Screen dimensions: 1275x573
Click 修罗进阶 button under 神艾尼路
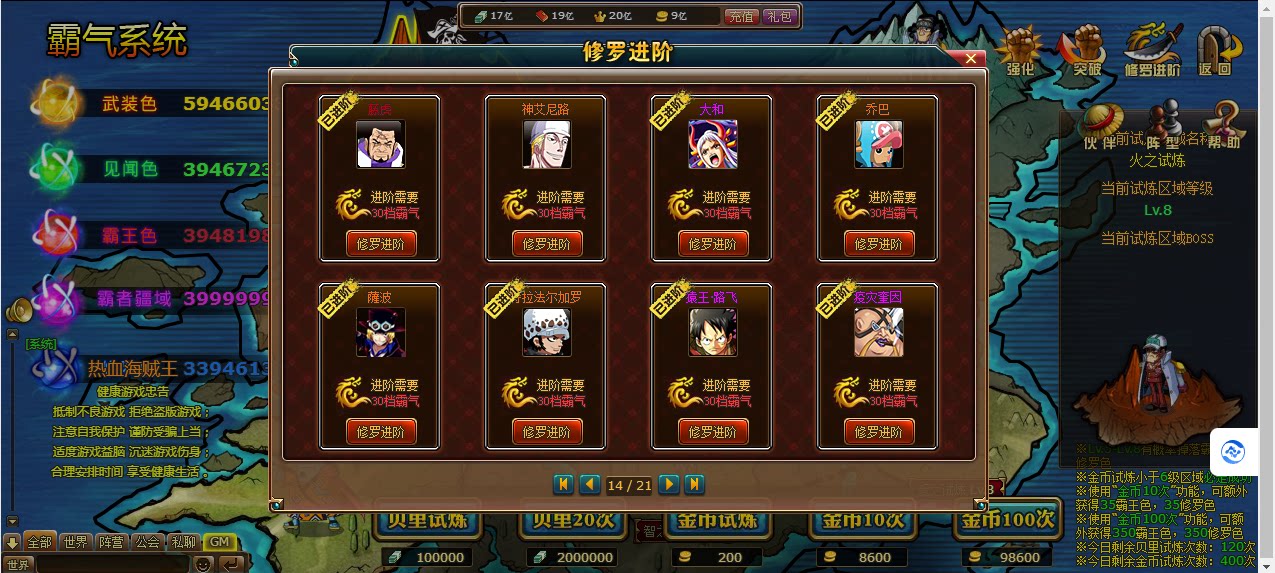coord(546,244)
